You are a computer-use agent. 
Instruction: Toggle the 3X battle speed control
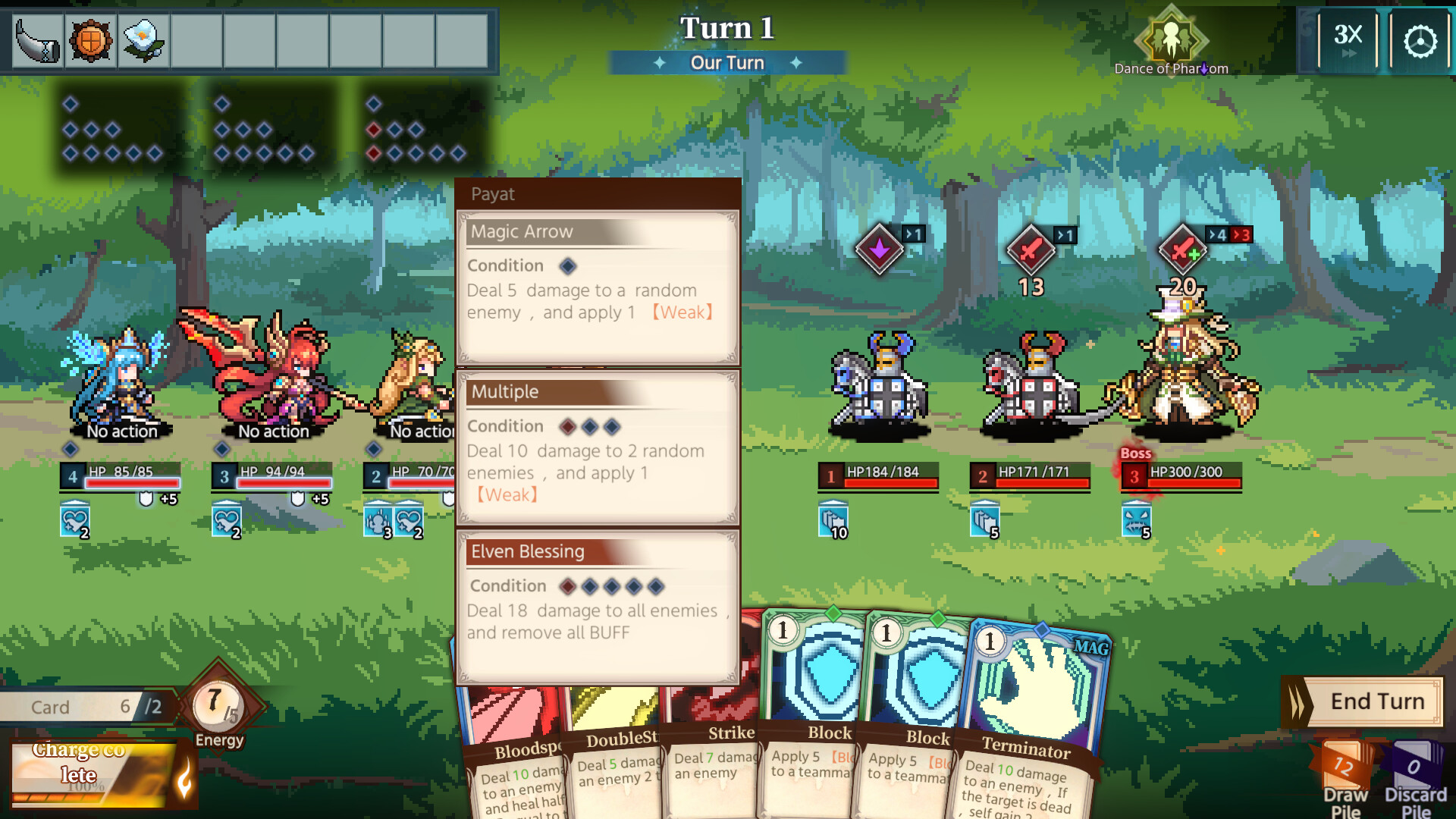tap(1348, 39)
